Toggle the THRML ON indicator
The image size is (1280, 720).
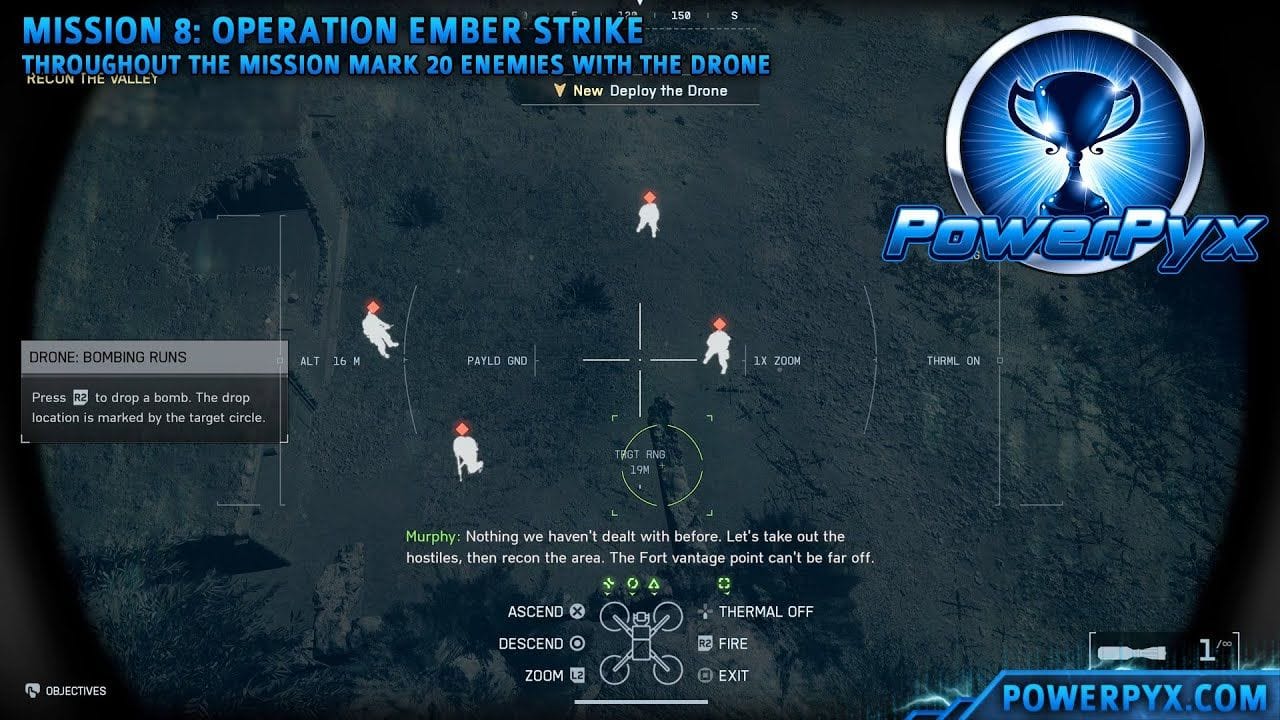pyautogui.click(x=951, y=360)
